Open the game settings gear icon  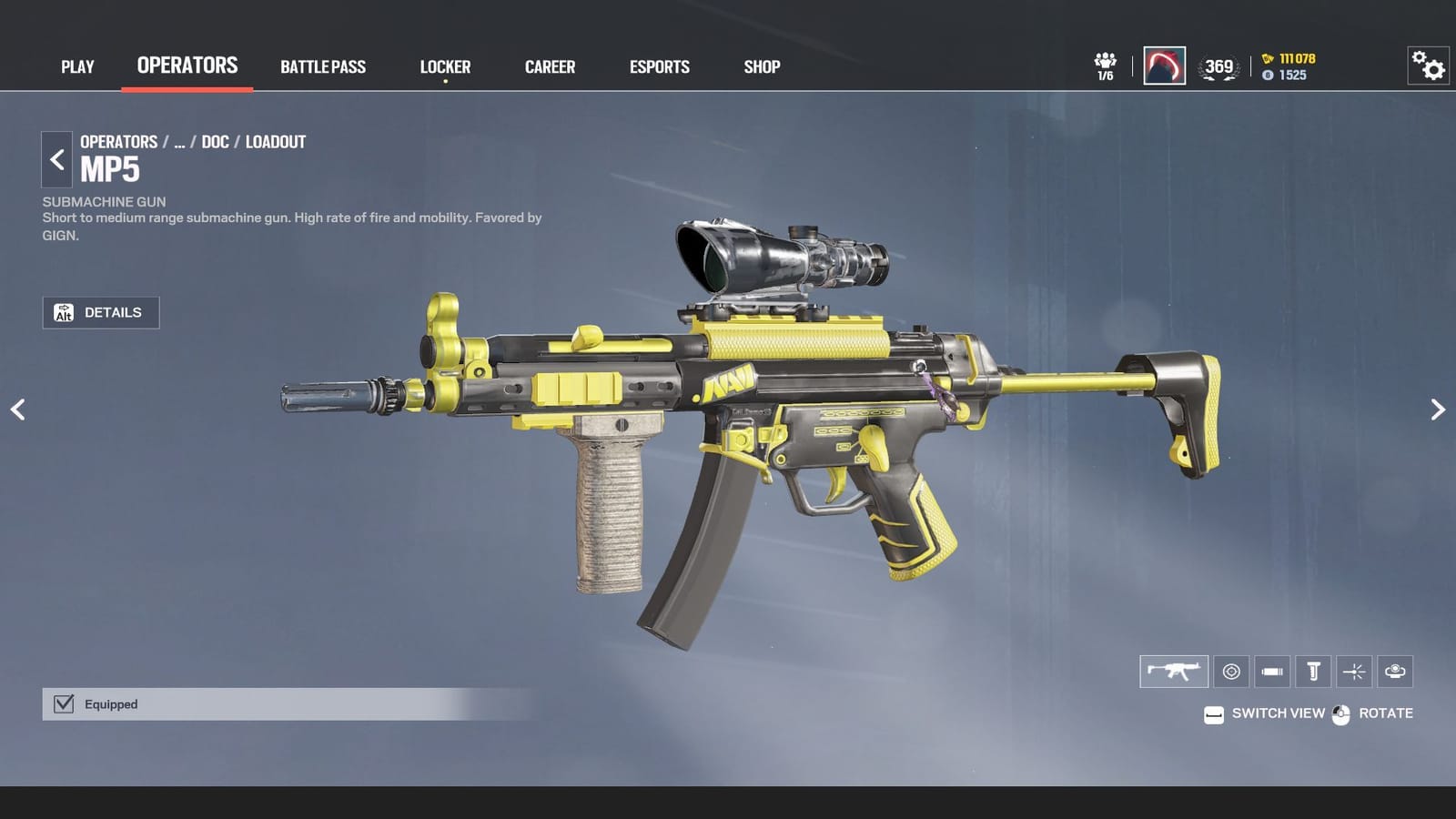coord(1427,66)
